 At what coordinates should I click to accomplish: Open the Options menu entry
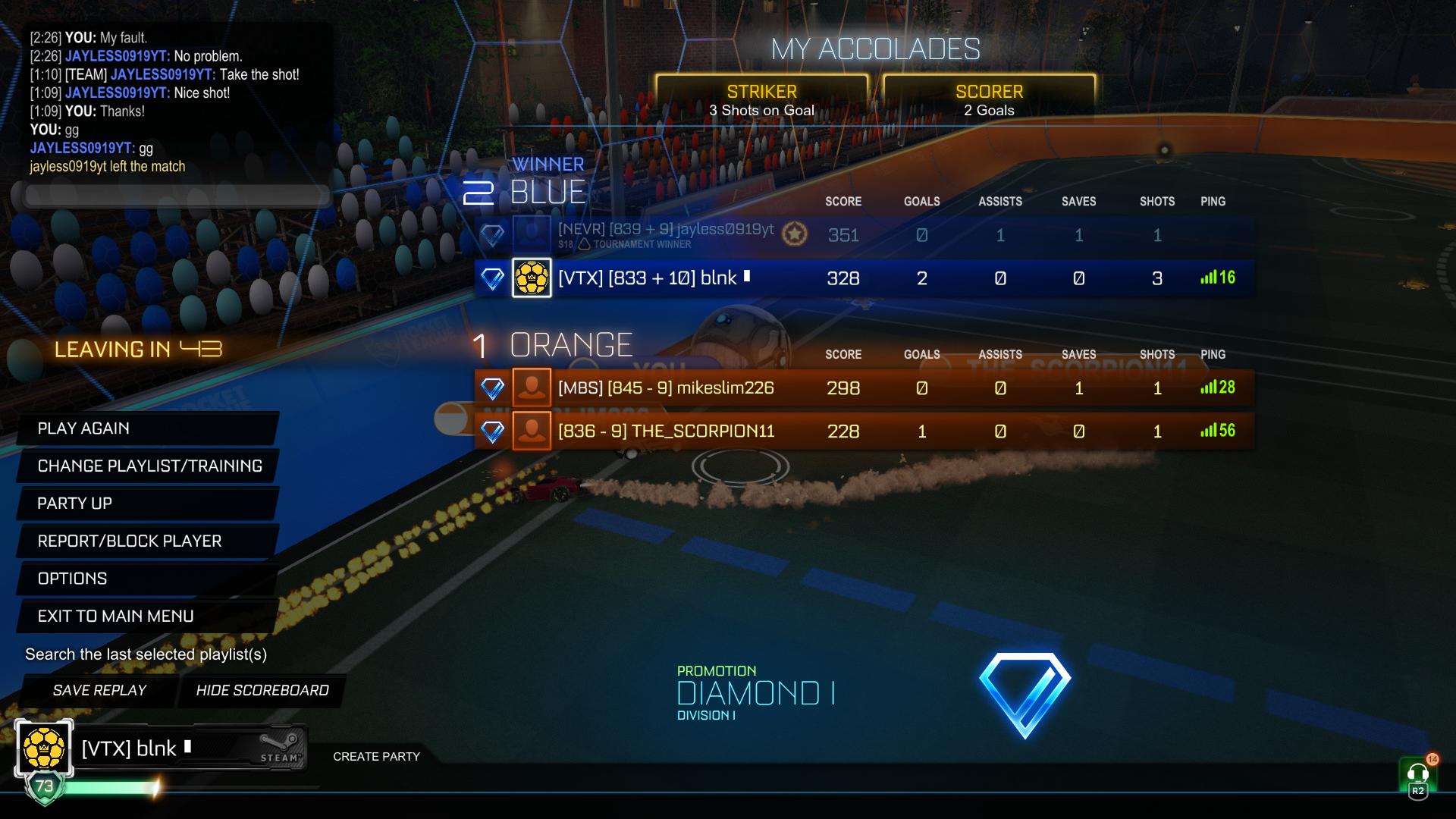(x=71, y=578)
